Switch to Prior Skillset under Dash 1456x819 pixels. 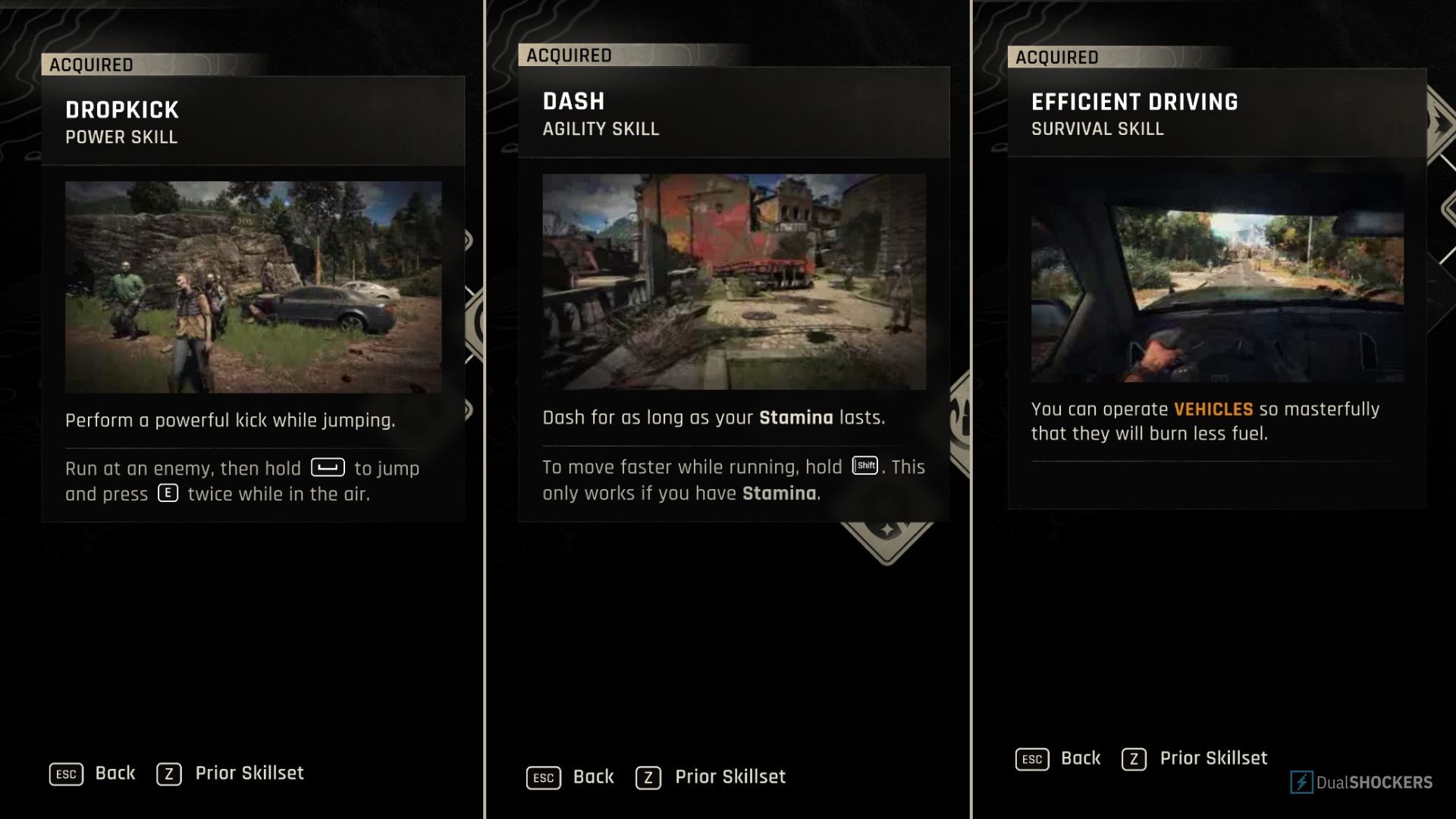[711, 777]
